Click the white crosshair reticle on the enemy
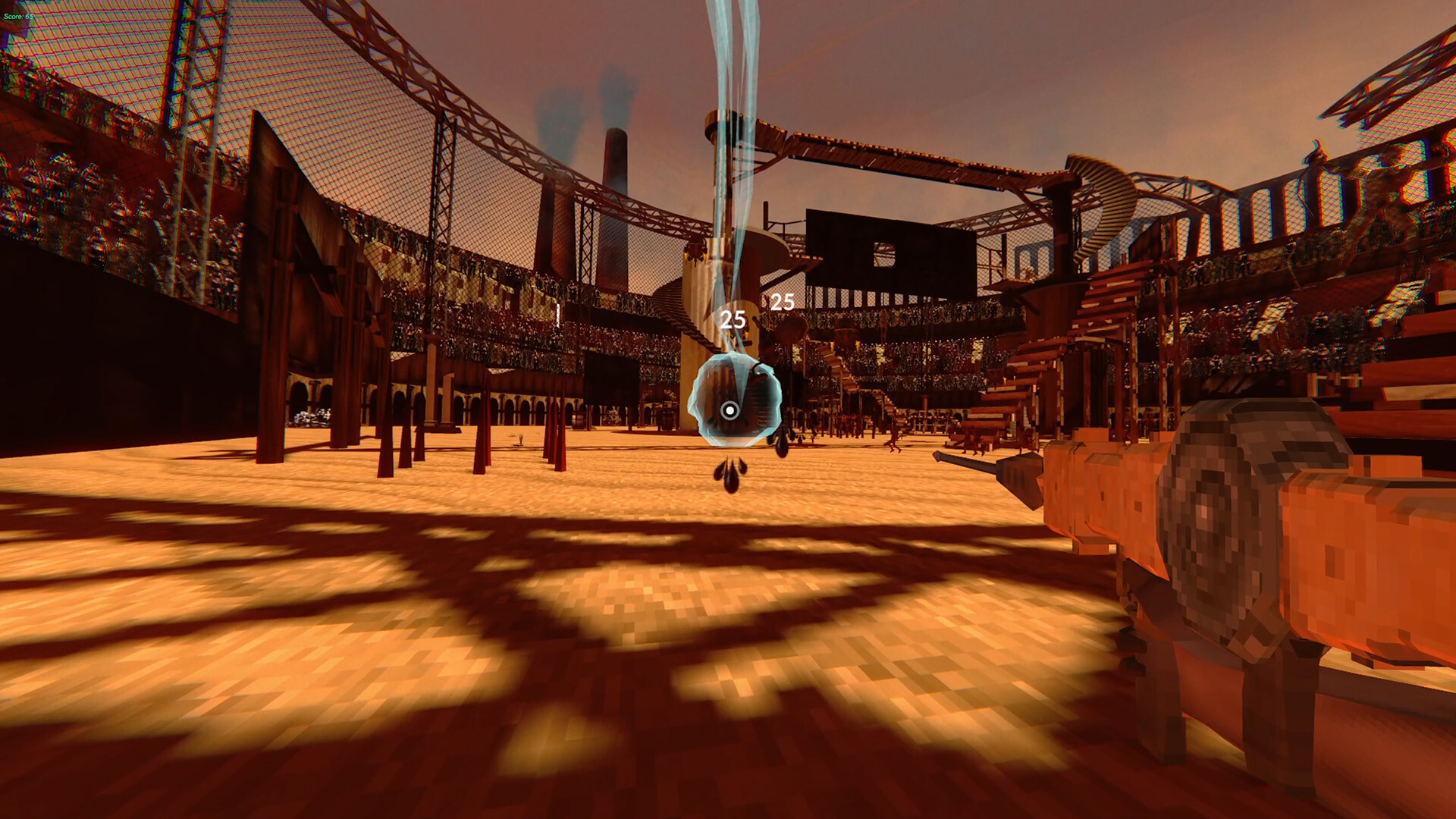1456x819 pixels. point(730,410)
